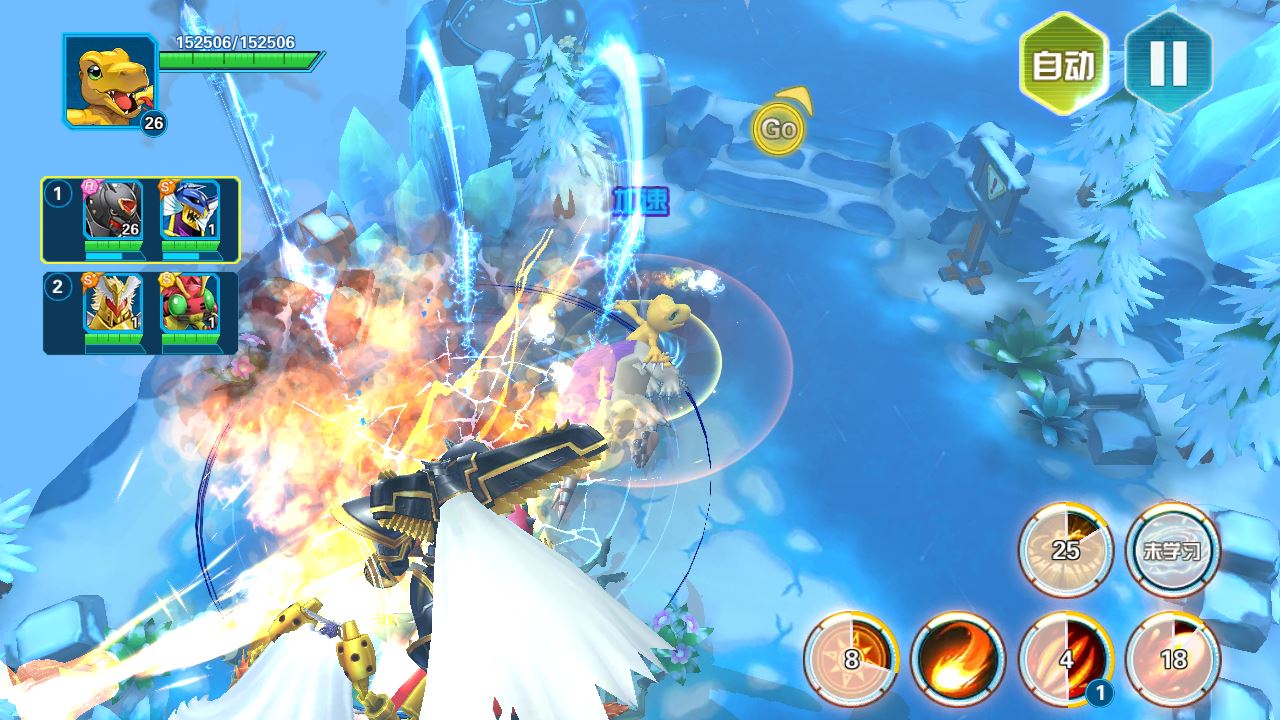This screenshot has width=1280, height=720.
Task: Tap the Agumon leader portrait
Action: 108,82
